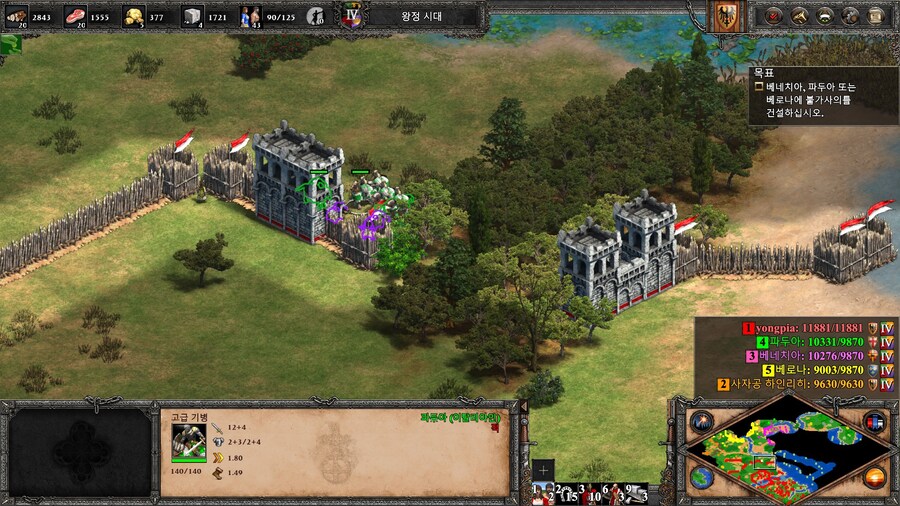The height and width of the screenshot is (506, 900).
Task: Select control group 3 with 10 units
Action: click(x=589, y=493)
